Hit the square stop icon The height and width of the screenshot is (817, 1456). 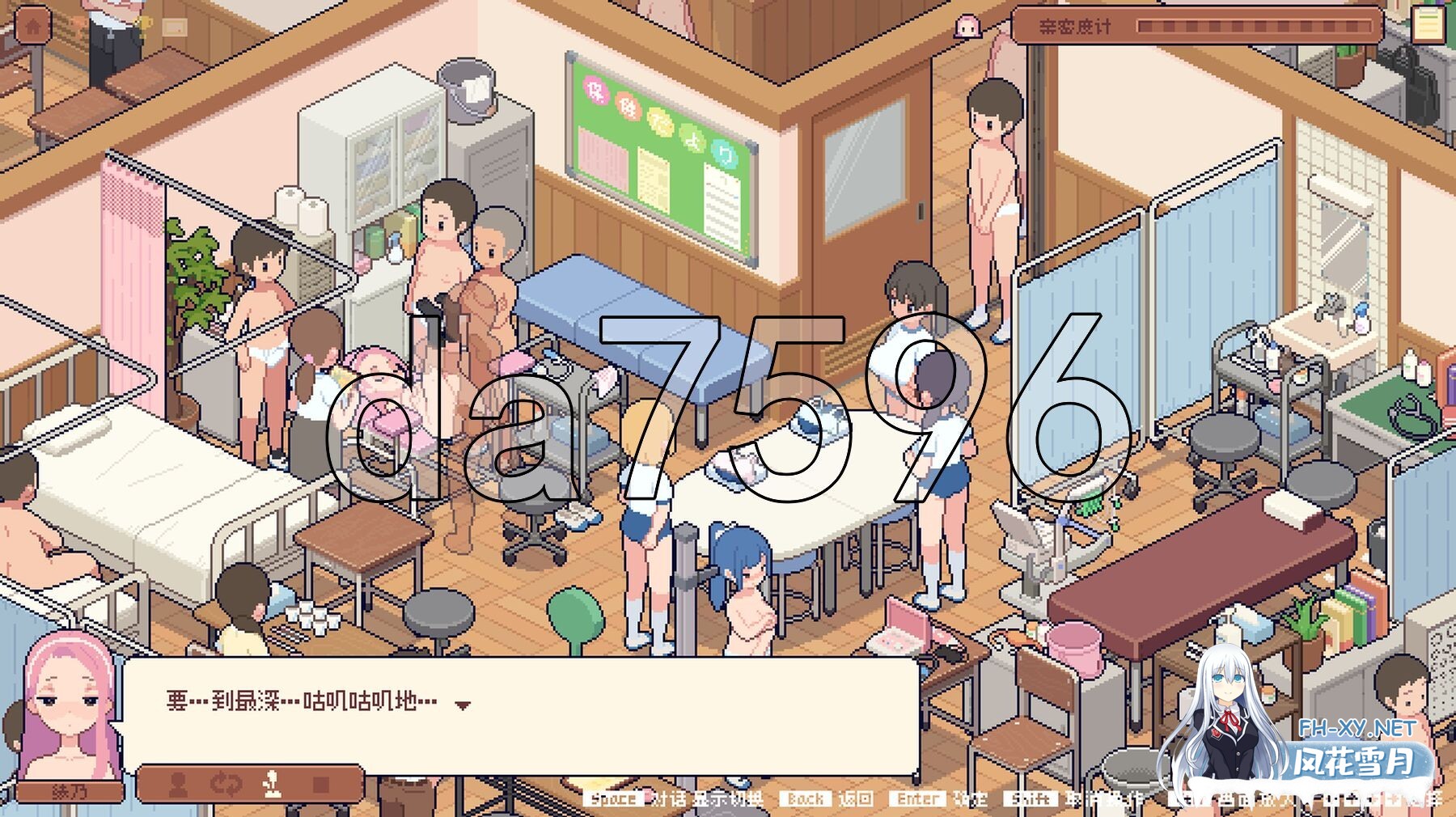321,784
